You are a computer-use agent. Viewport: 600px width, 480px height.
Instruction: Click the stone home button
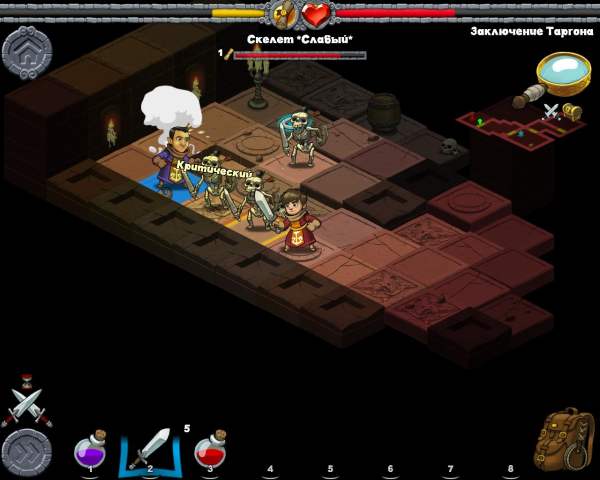tap(27, 52)
